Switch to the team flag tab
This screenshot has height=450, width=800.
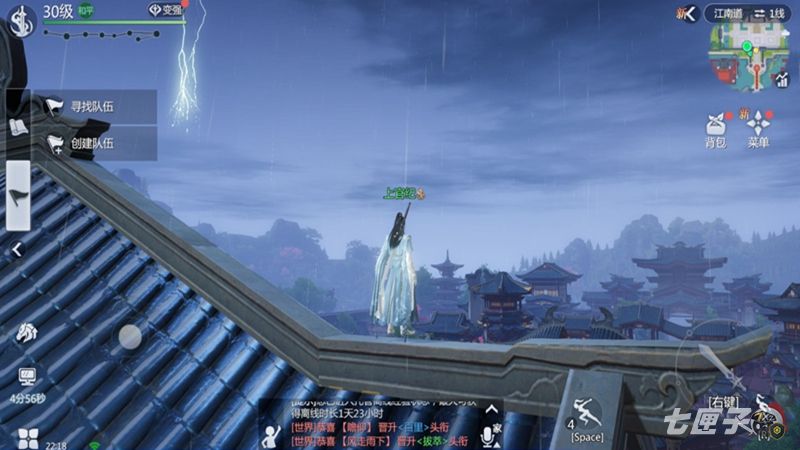[x=18, y=196]
